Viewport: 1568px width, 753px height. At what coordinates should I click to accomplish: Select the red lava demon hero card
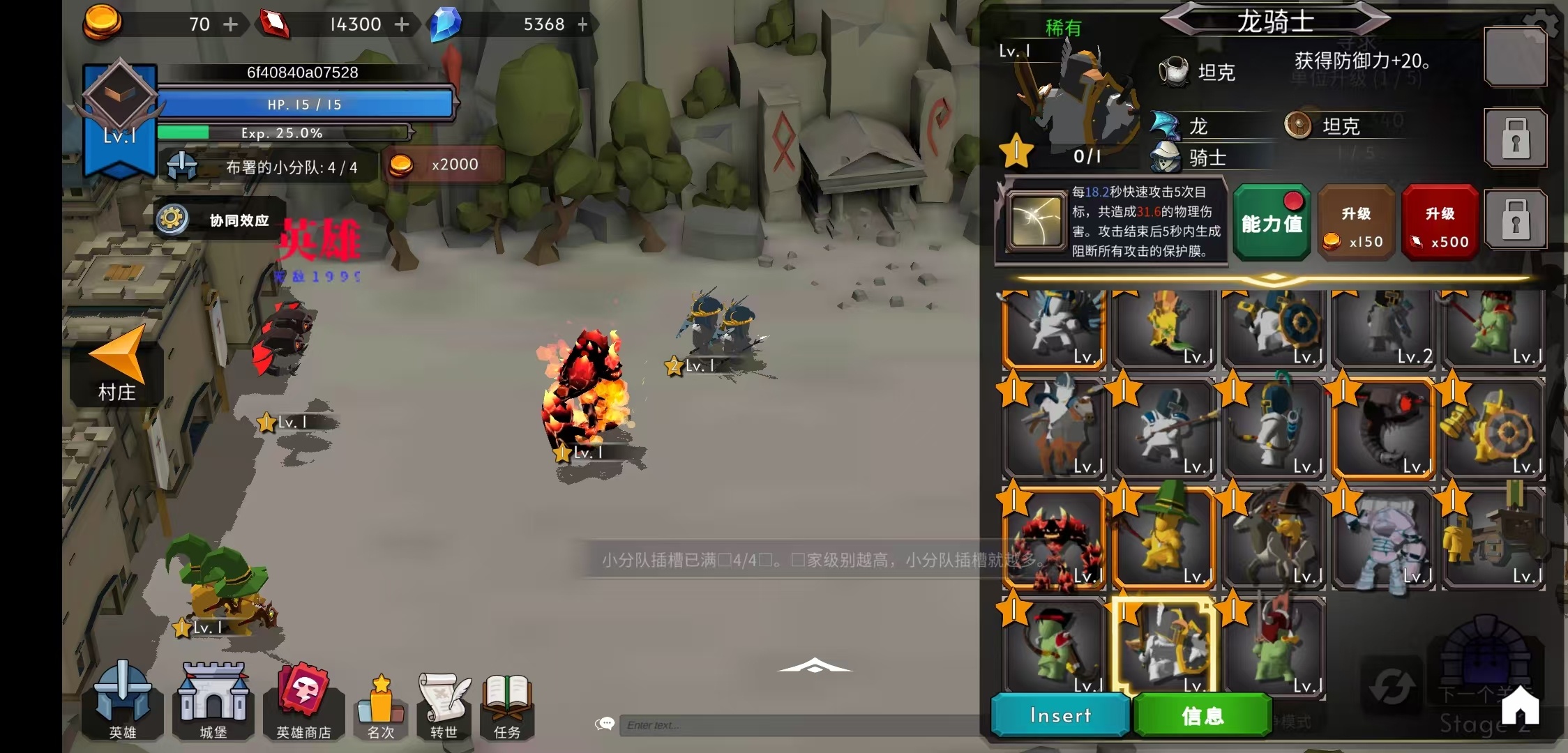click(x=1055, y=538)
